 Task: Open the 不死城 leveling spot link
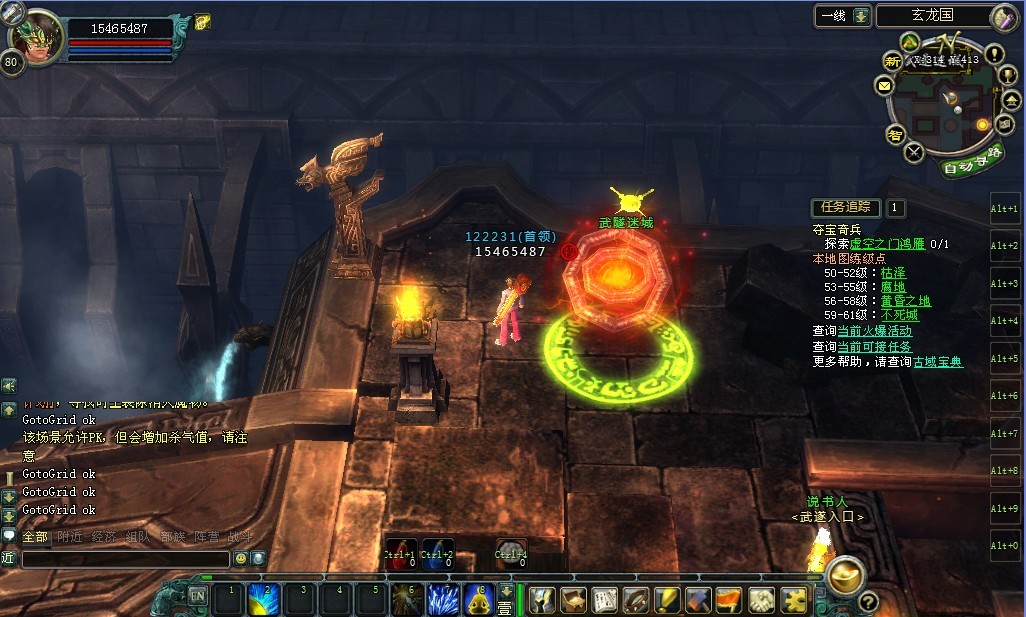tap(899, 315)
